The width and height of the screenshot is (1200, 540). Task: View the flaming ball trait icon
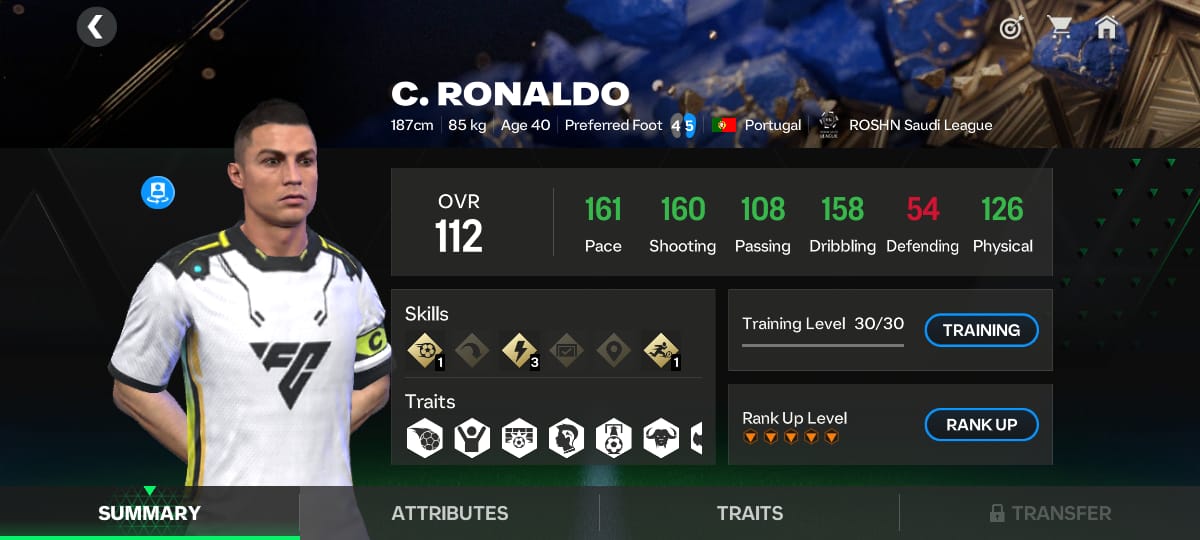point(424,438)
